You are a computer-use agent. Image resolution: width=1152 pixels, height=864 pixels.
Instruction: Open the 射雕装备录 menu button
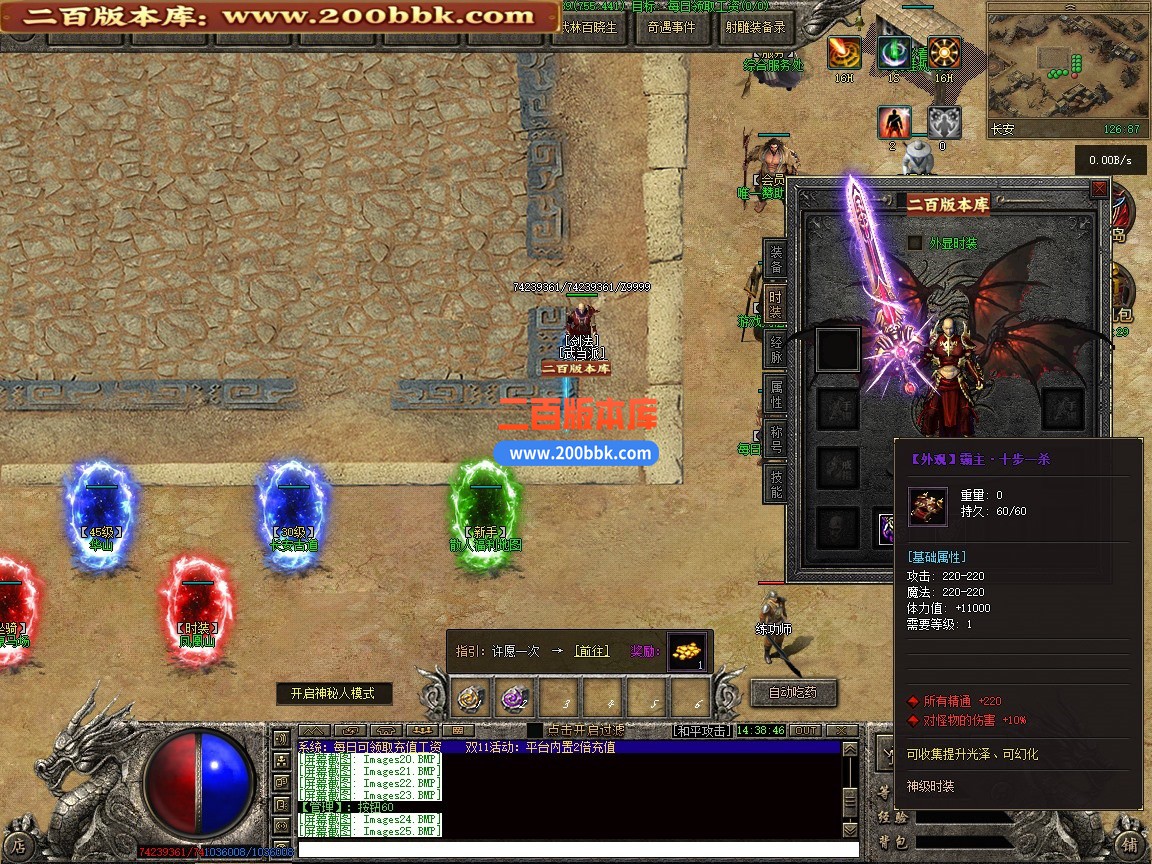(x=755, y=28)
